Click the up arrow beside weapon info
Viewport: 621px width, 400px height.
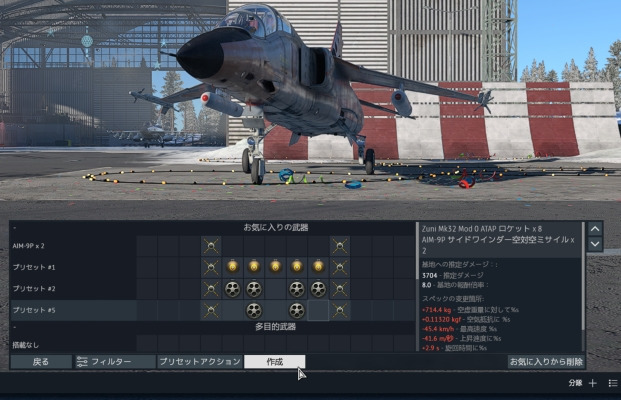point(595,228)
